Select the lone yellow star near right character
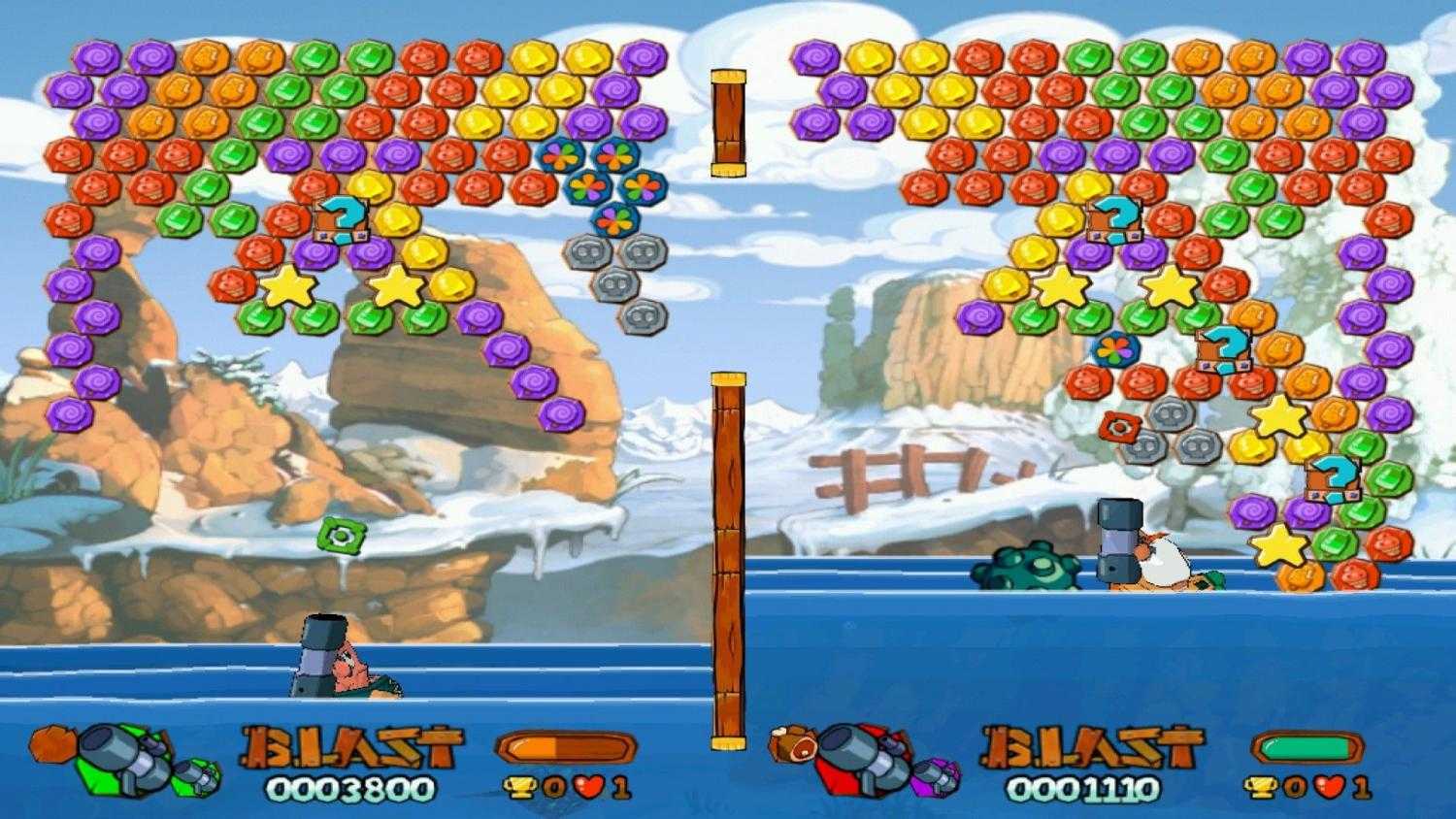The width and height of the screenshot is (1456, 819). point(1280,547)
